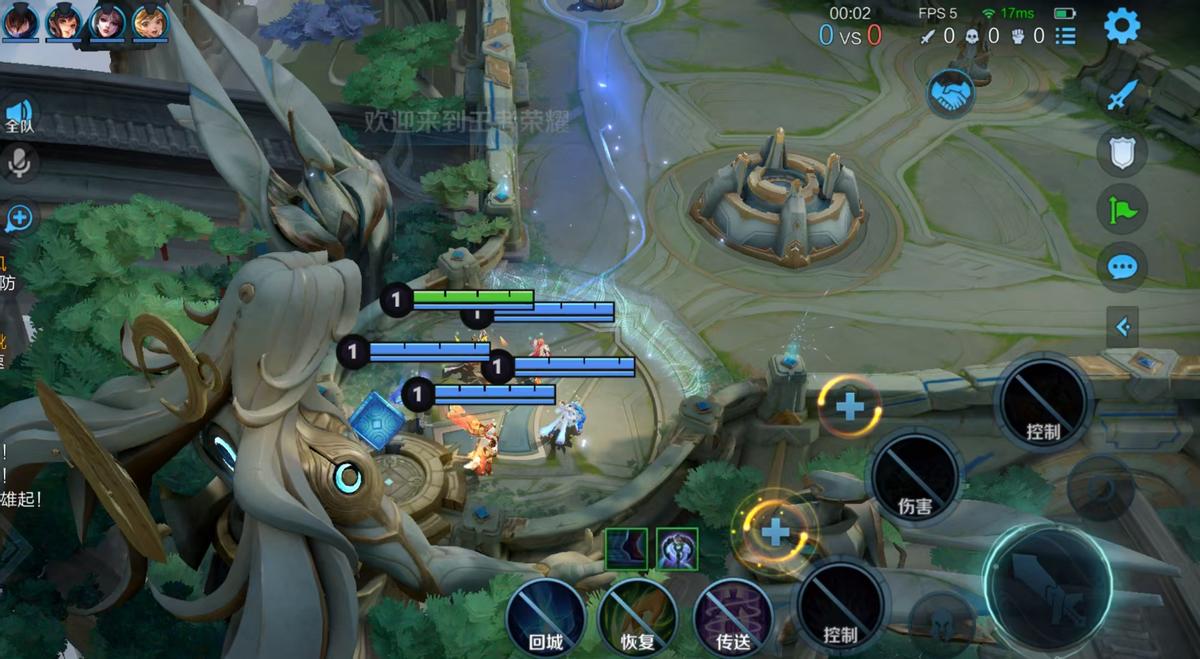The width and height of the screenshot is (1200, 659).
Task: Select the blonde hero teammate portrait
Action: (150, 22)
